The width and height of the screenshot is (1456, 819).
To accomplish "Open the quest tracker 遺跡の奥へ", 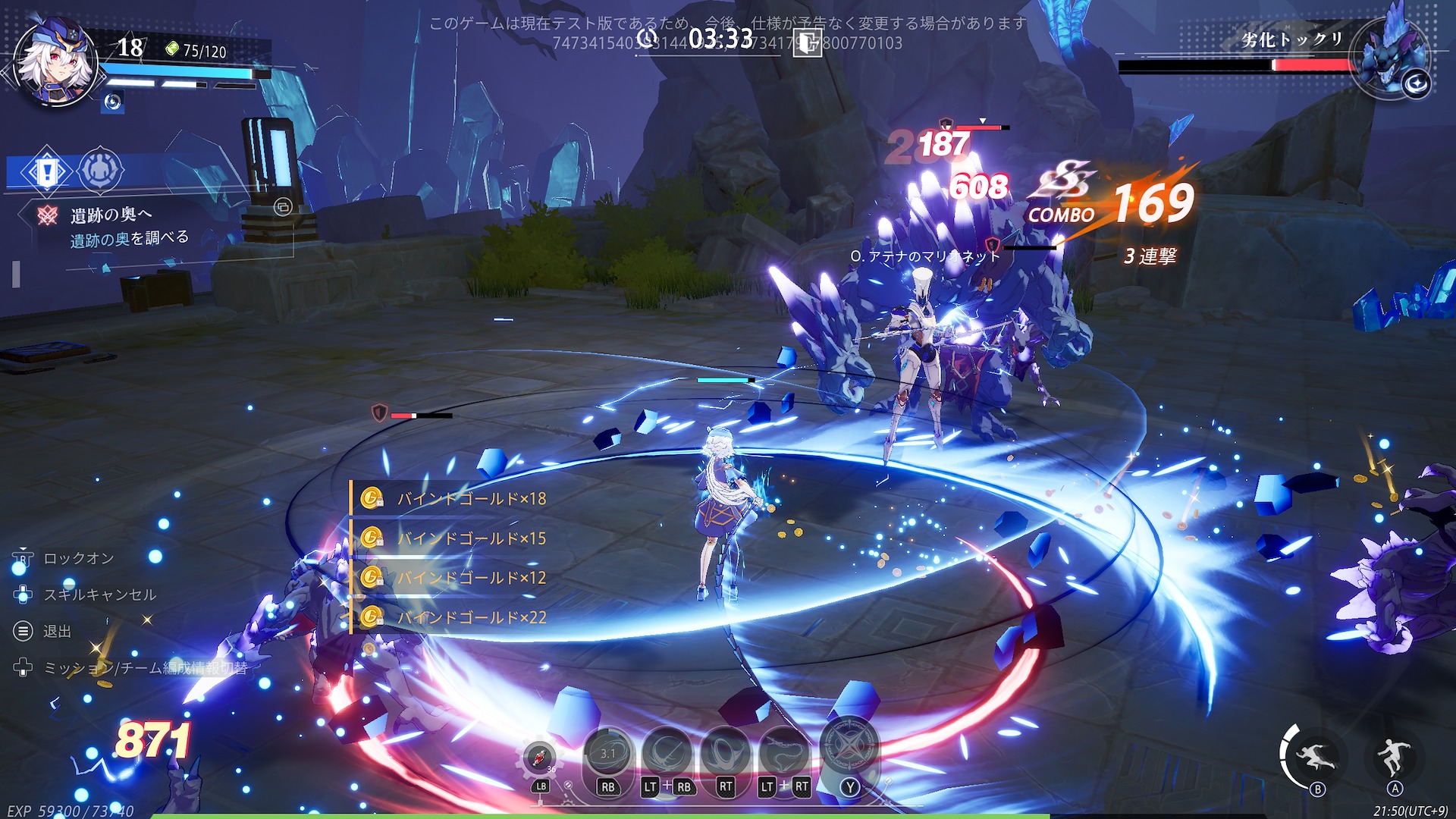I will pos(111,215).
